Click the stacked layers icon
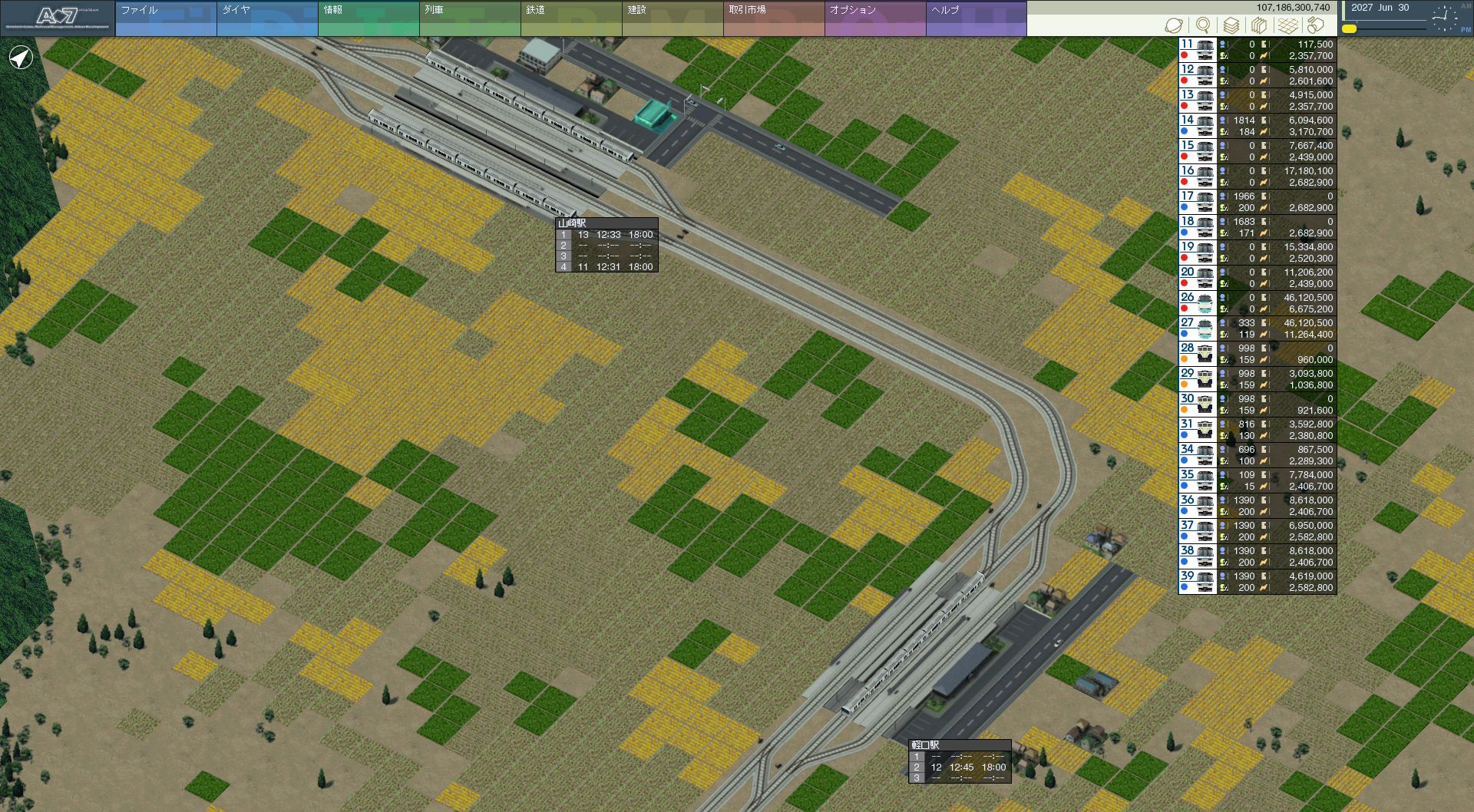The height and width of the screenshot is (812, 1474). coord(1231,25)
